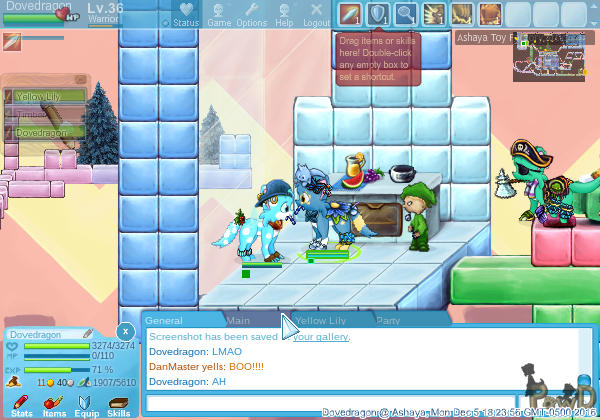Image resolution: width=600 pixels, height=420 pixels.
Task: Select the shield skill shortcut
Action: click(378, 14)
